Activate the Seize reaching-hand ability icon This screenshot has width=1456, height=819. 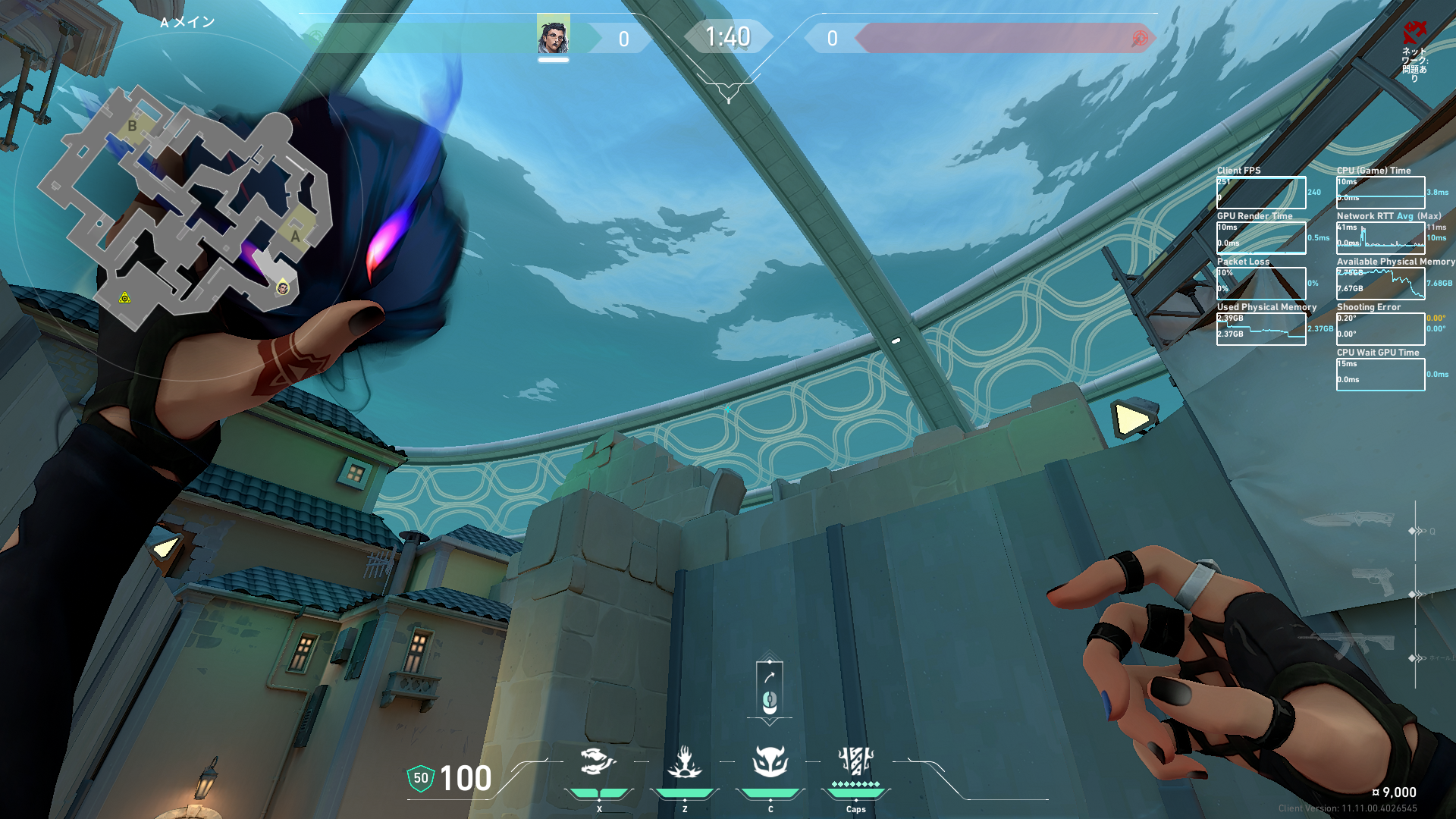coord(684,761)
